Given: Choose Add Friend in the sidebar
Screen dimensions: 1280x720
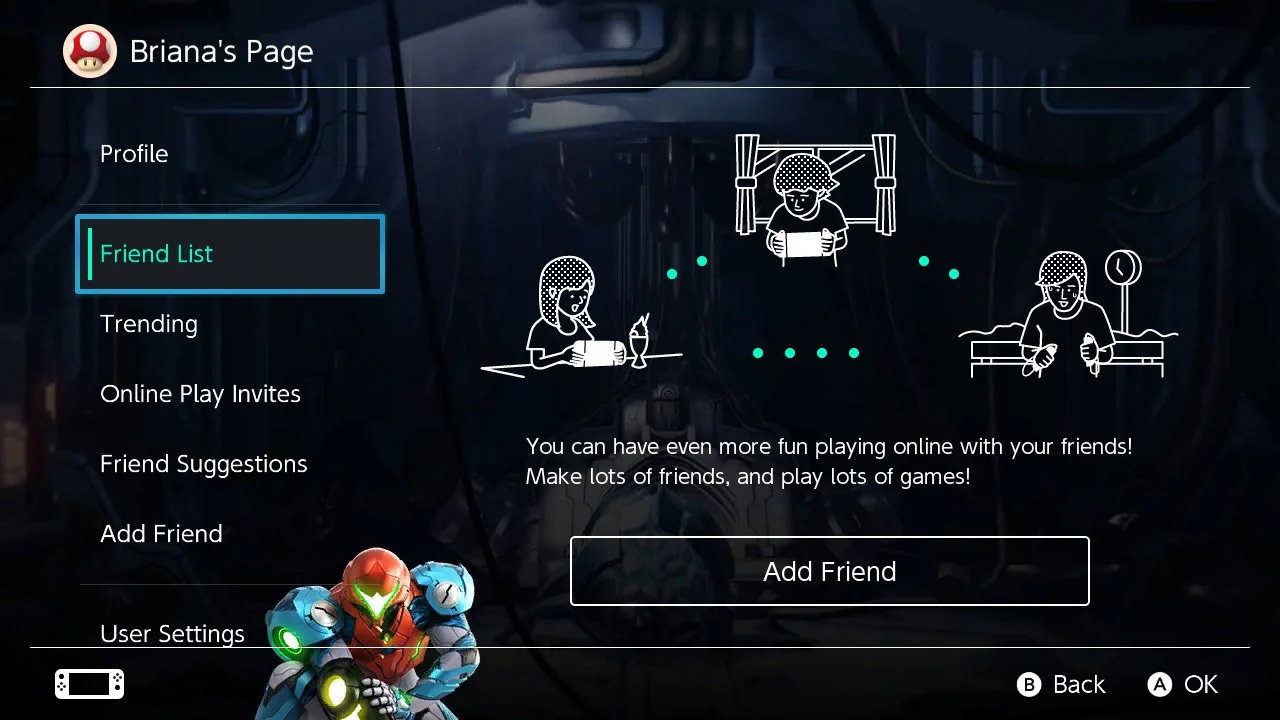Looking at the screenshot, I should click(x=161, y=534).
